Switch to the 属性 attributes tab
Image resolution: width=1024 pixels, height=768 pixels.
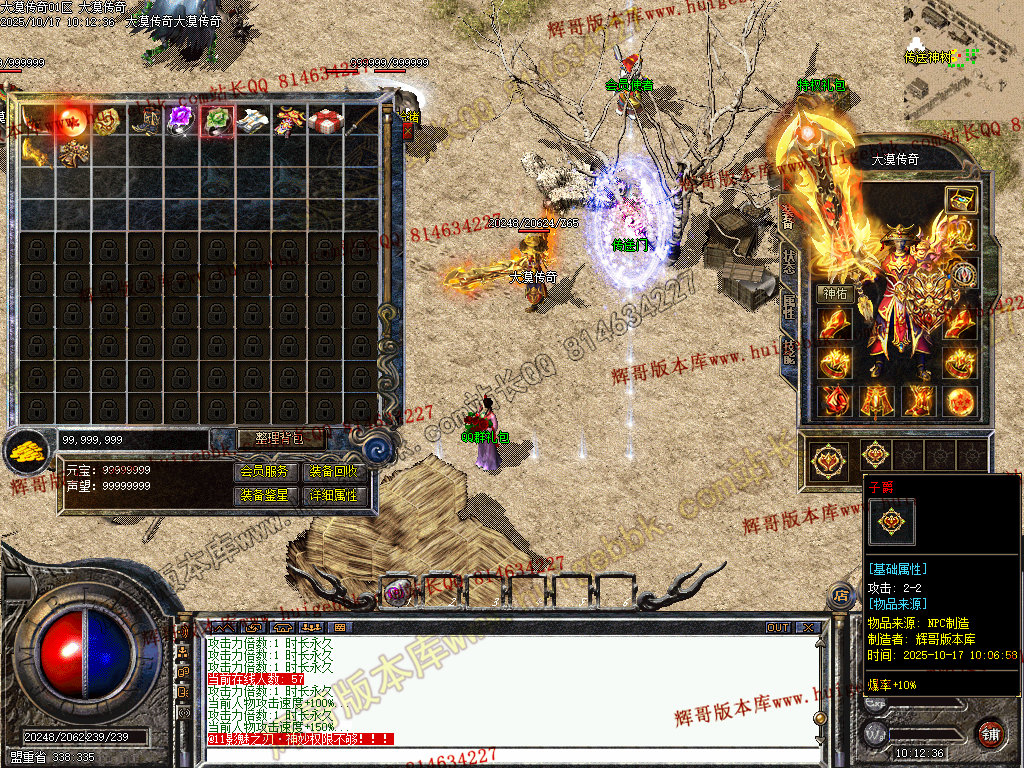789,306
